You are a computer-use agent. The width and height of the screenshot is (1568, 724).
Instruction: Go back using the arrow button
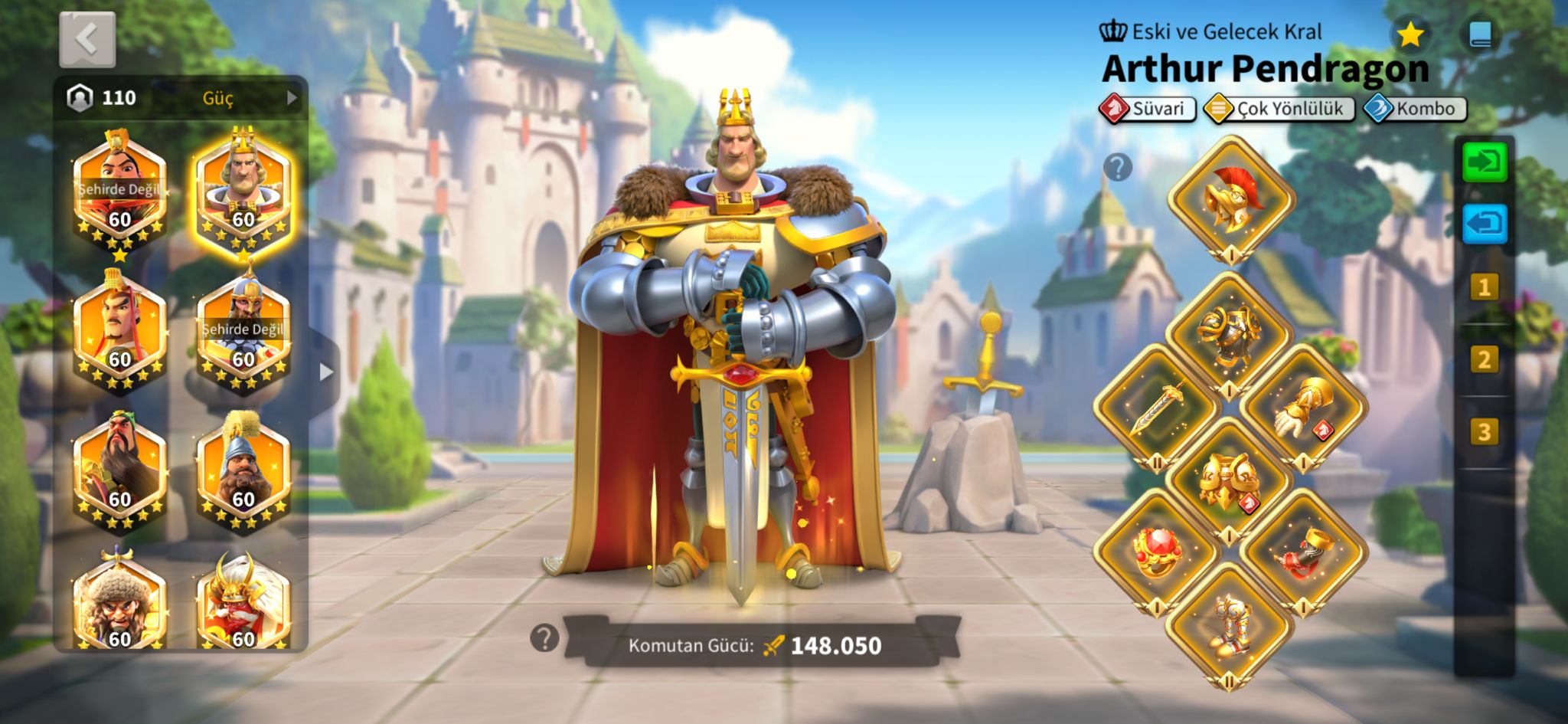[87, 40]
